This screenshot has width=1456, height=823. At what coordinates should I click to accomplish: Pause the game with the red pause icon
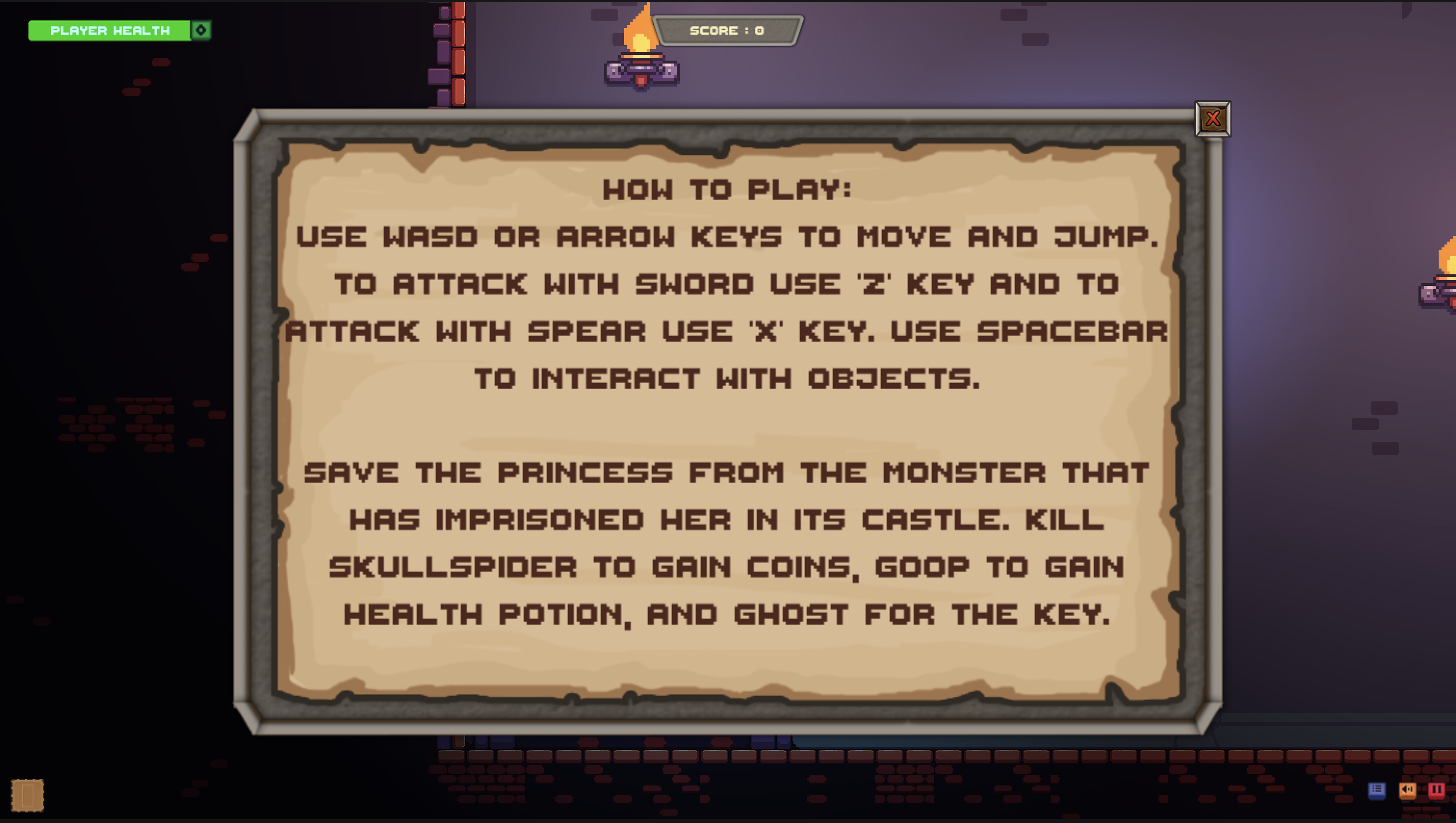click(x=1437, y=790)
